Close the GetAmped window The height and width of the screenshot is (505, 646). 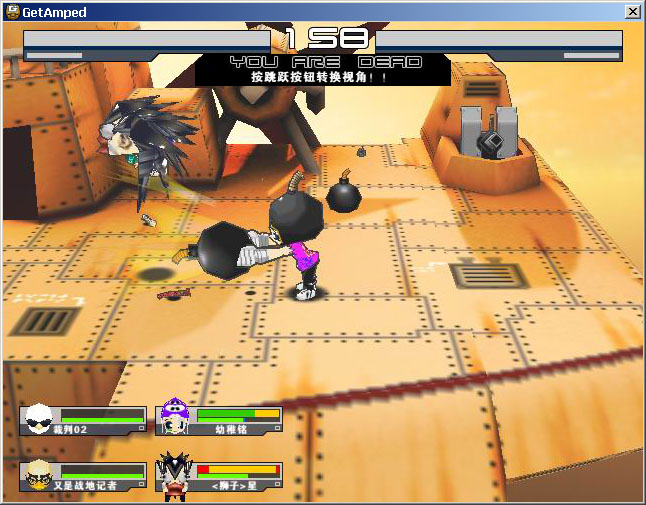[632, 11]
